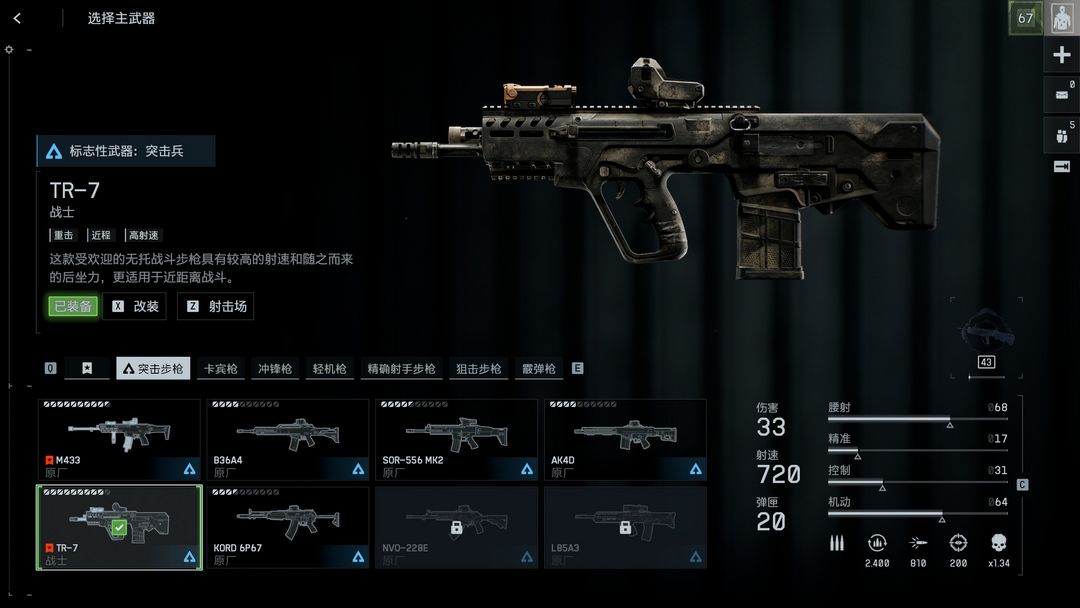Select the AK4D rifle tile
The width and height of the screenshot is (1080, 608).
pos(625,440)
